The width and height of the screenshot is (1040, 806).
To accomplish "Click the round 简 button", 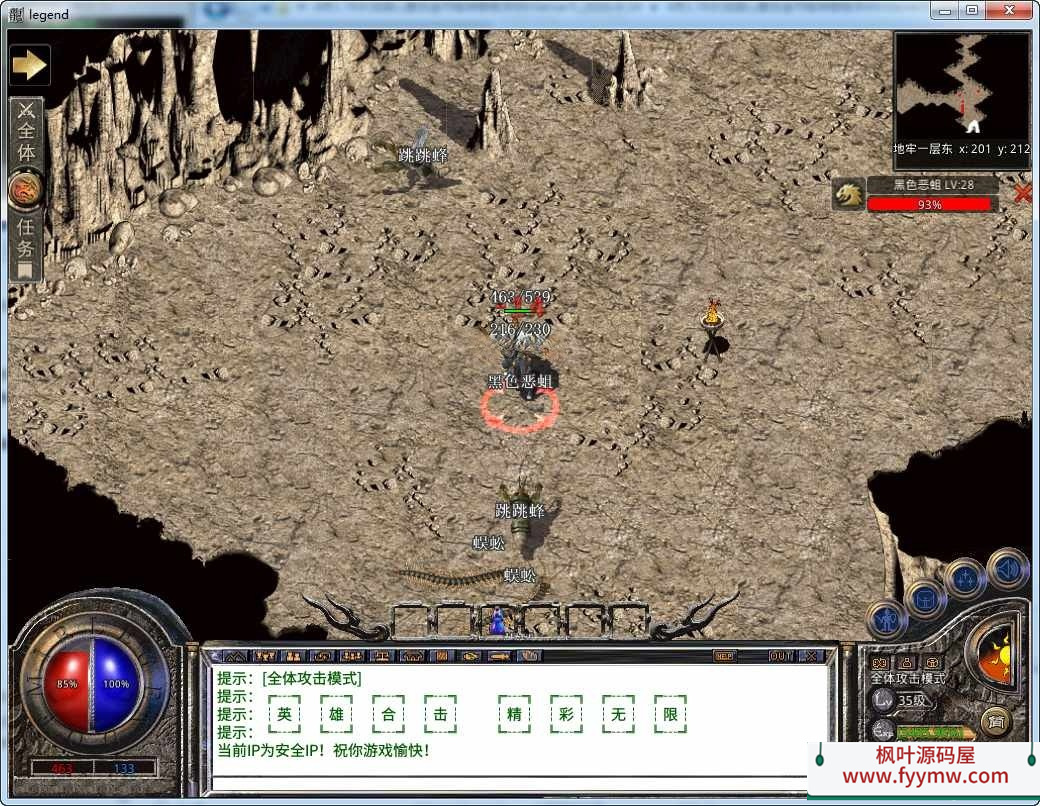I will pyautogui.click(x=994, y=720).
